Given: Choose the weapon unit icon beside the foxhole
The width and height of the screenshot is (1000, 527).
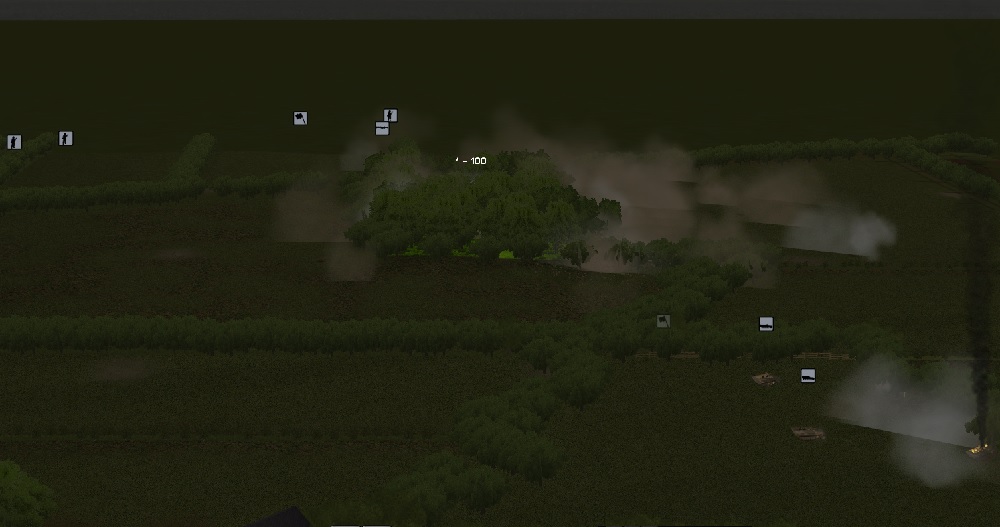Looking at the screenshot, I should point(808,376).
